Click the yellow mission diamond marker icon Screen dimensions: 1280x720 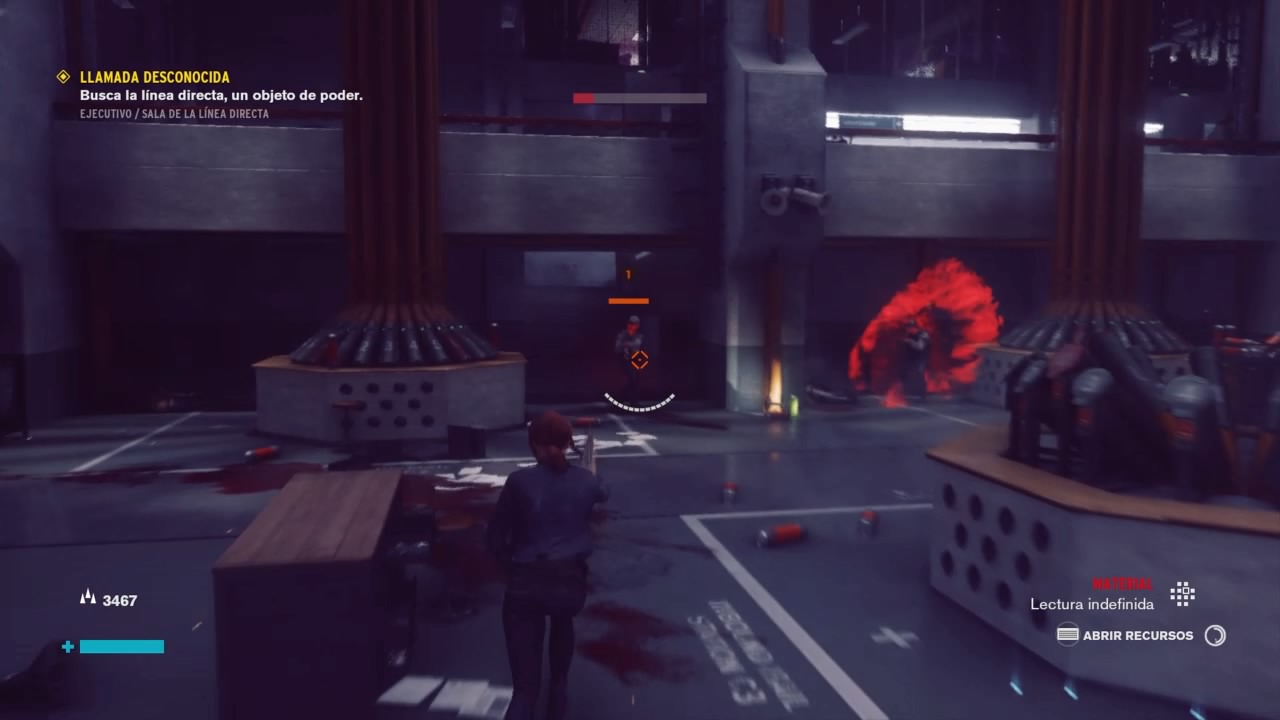coord(63,77)
